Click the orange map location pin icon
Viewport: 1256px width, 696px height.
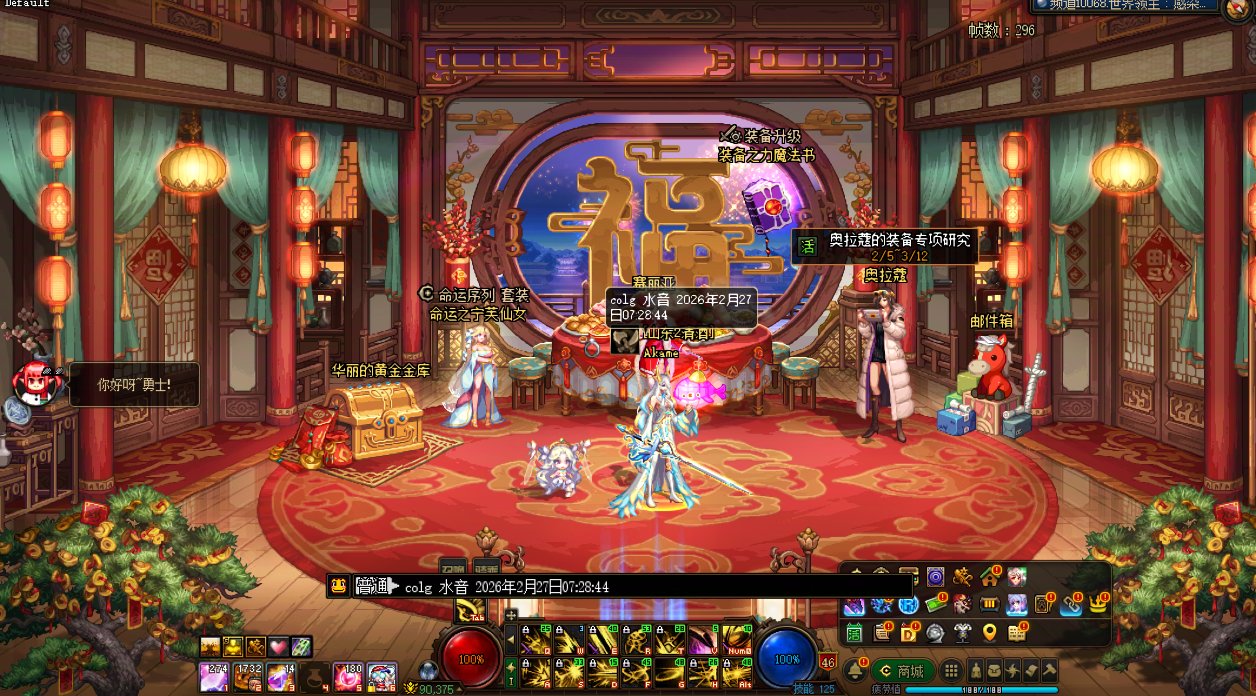tap(990, 632)
